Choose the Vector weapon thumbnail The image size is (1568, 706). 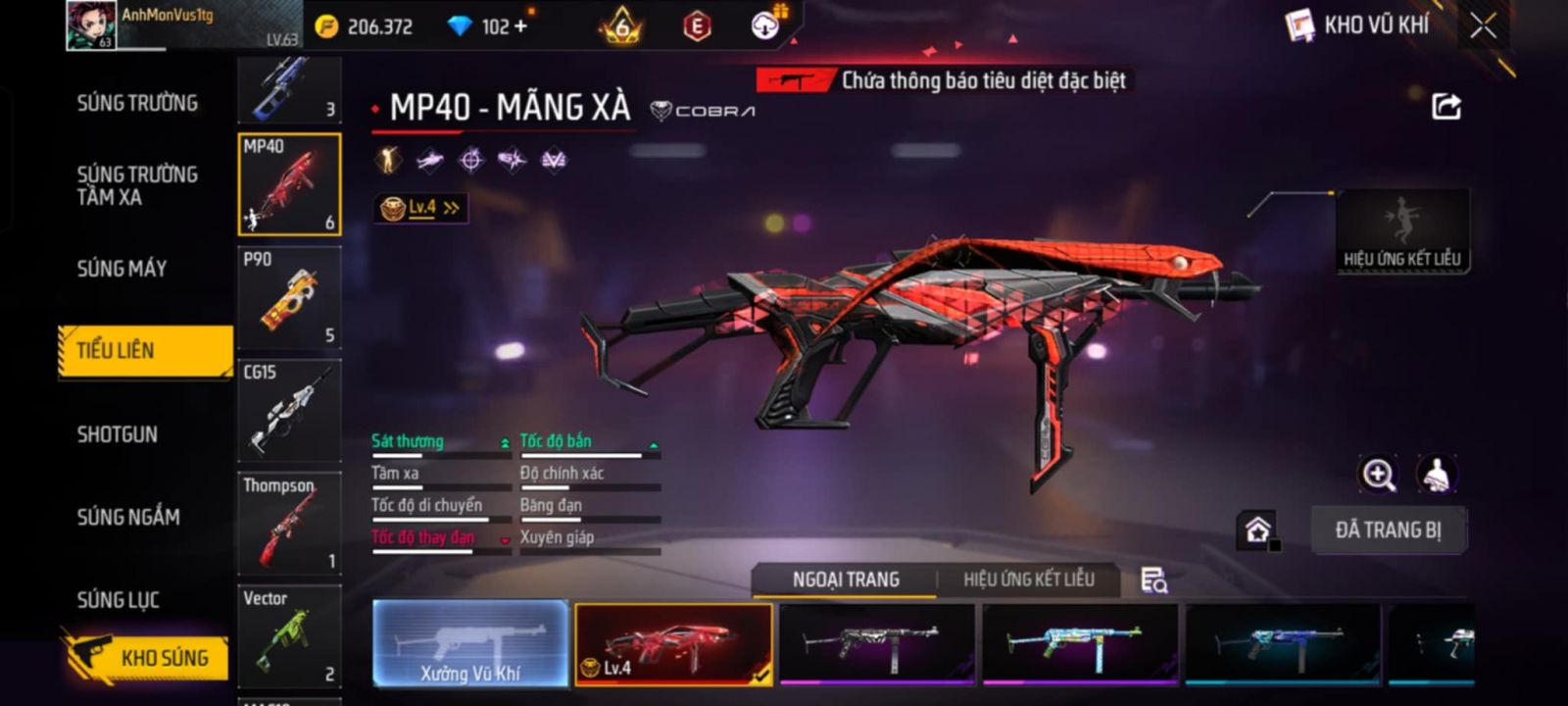click(289, 636)
